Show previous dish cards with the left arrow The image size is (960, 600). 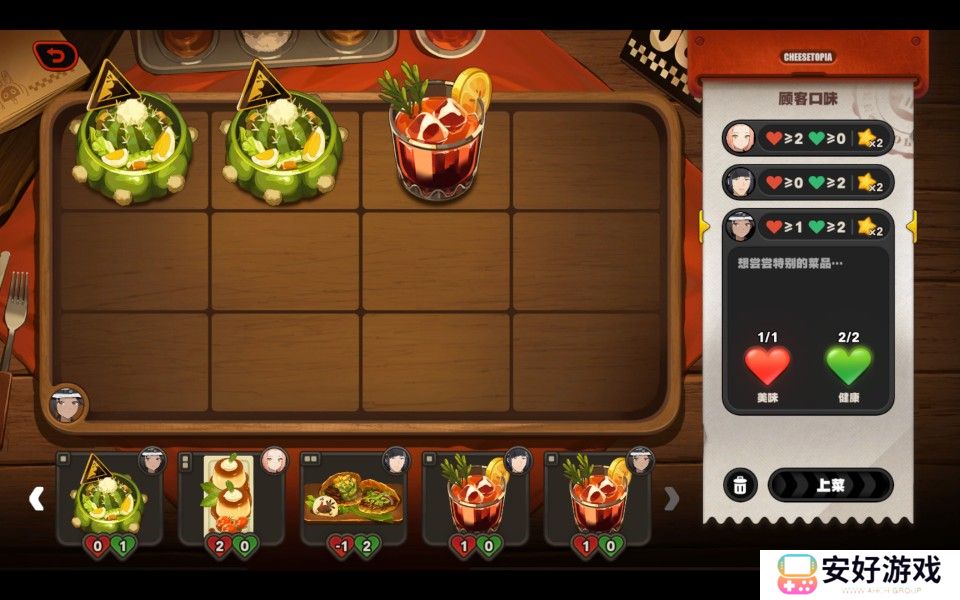[x=36, y=498]
